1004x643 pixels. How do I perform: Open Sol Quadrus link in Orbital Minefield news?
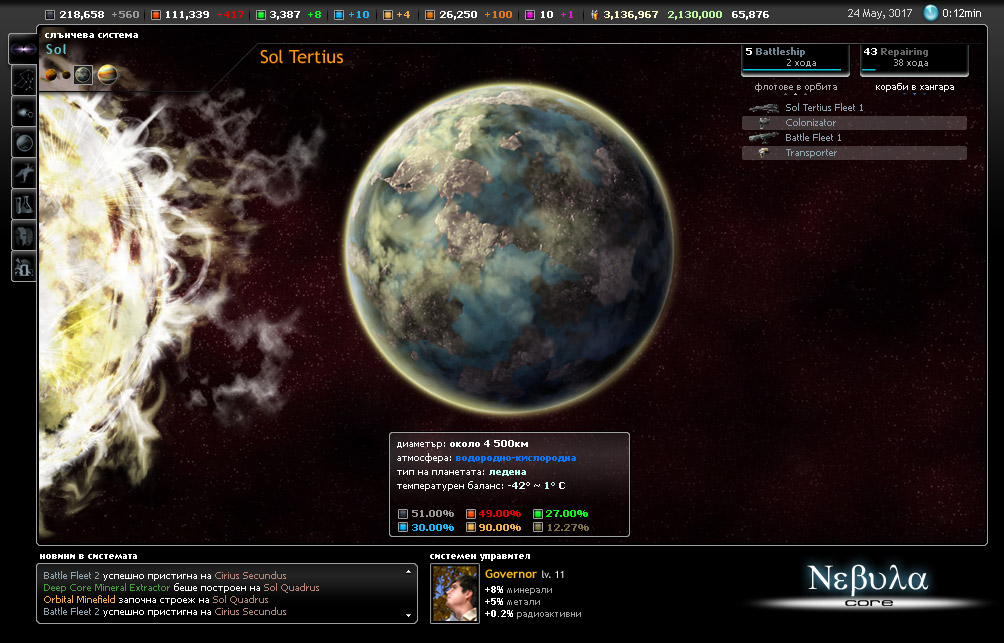[240, 600]
